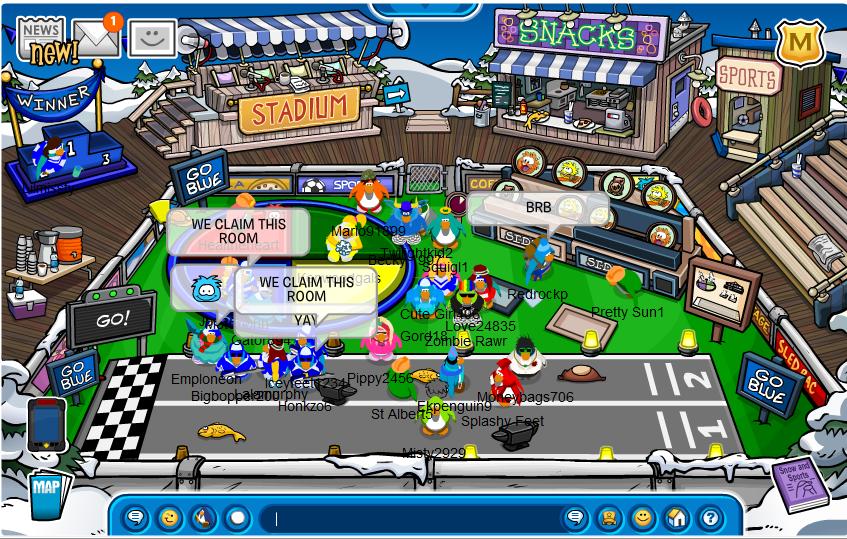Open the question mark help button
The height and width of the screenshot is (539, 847).
click(710, 518)
